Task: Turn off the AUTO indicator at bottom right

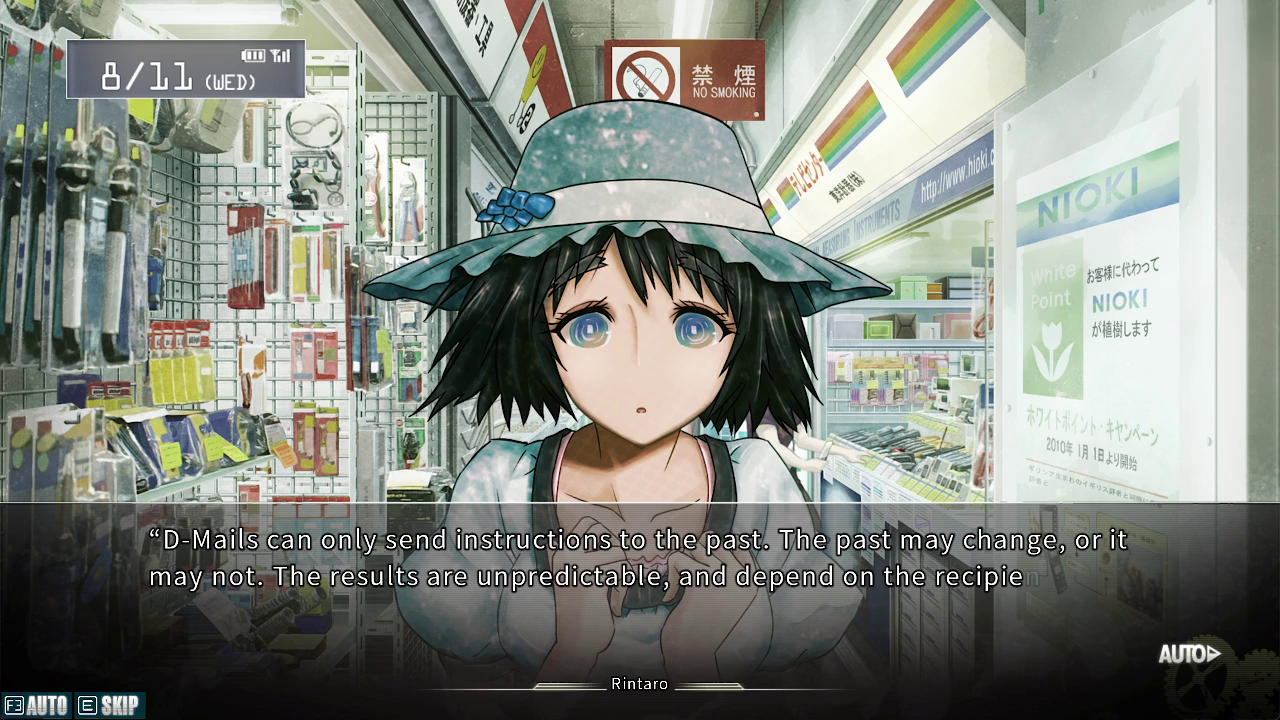Action: [1181, 653]
